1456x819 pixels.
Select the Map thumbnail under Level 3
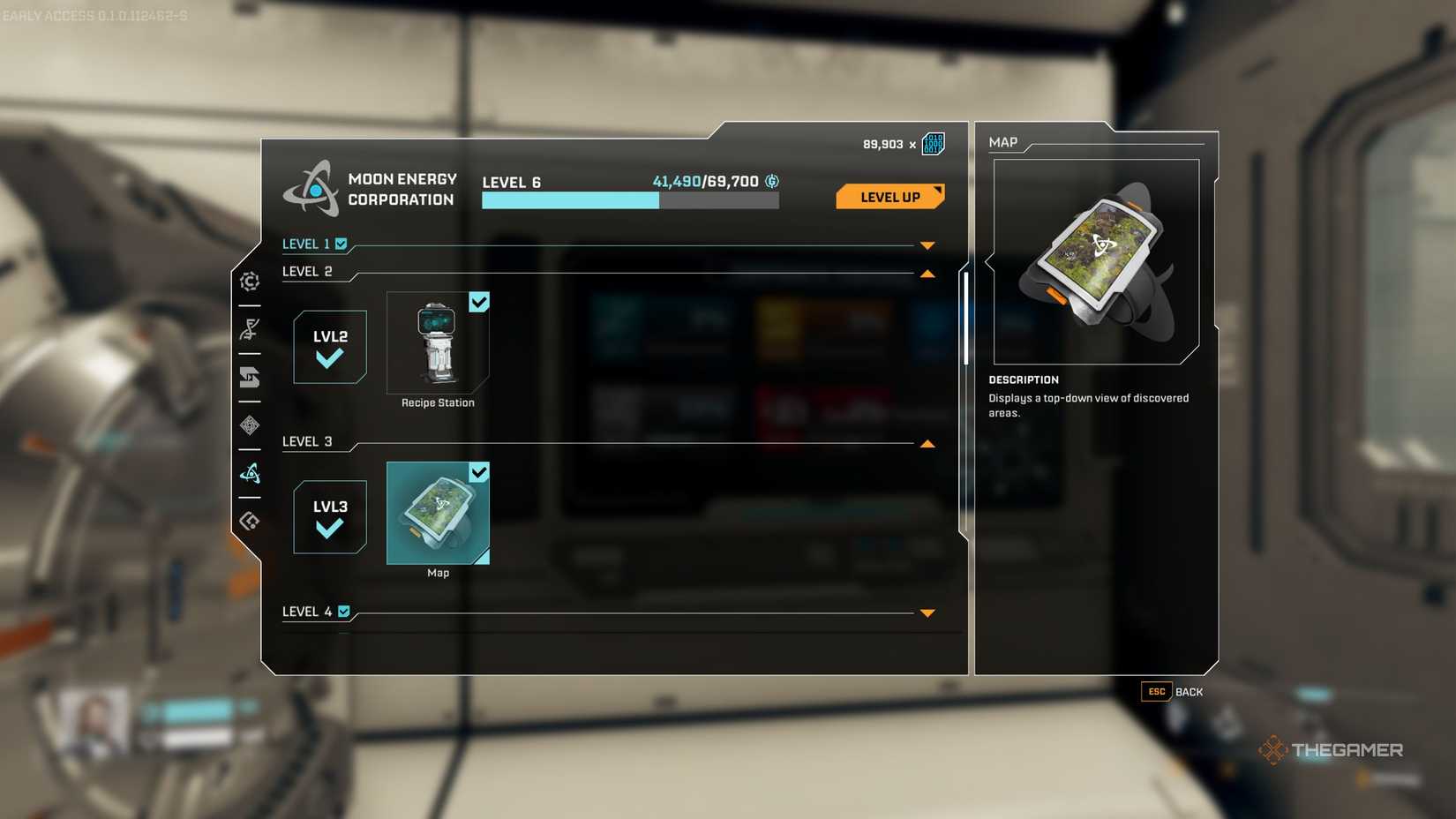[438, 514]
